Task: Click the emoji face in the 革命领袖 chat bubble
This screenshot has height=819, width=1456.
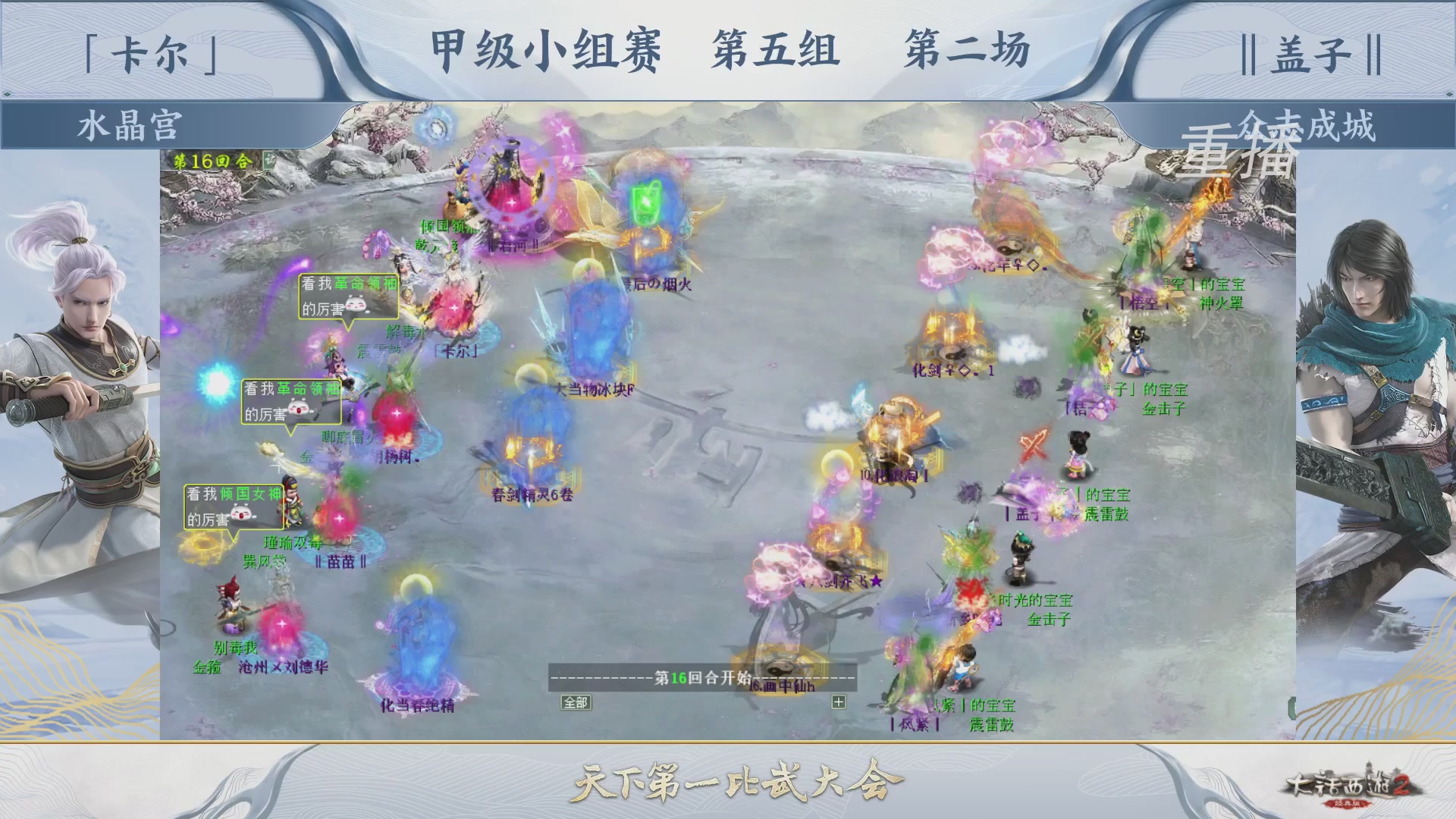Action: click(x=355, y=303)
